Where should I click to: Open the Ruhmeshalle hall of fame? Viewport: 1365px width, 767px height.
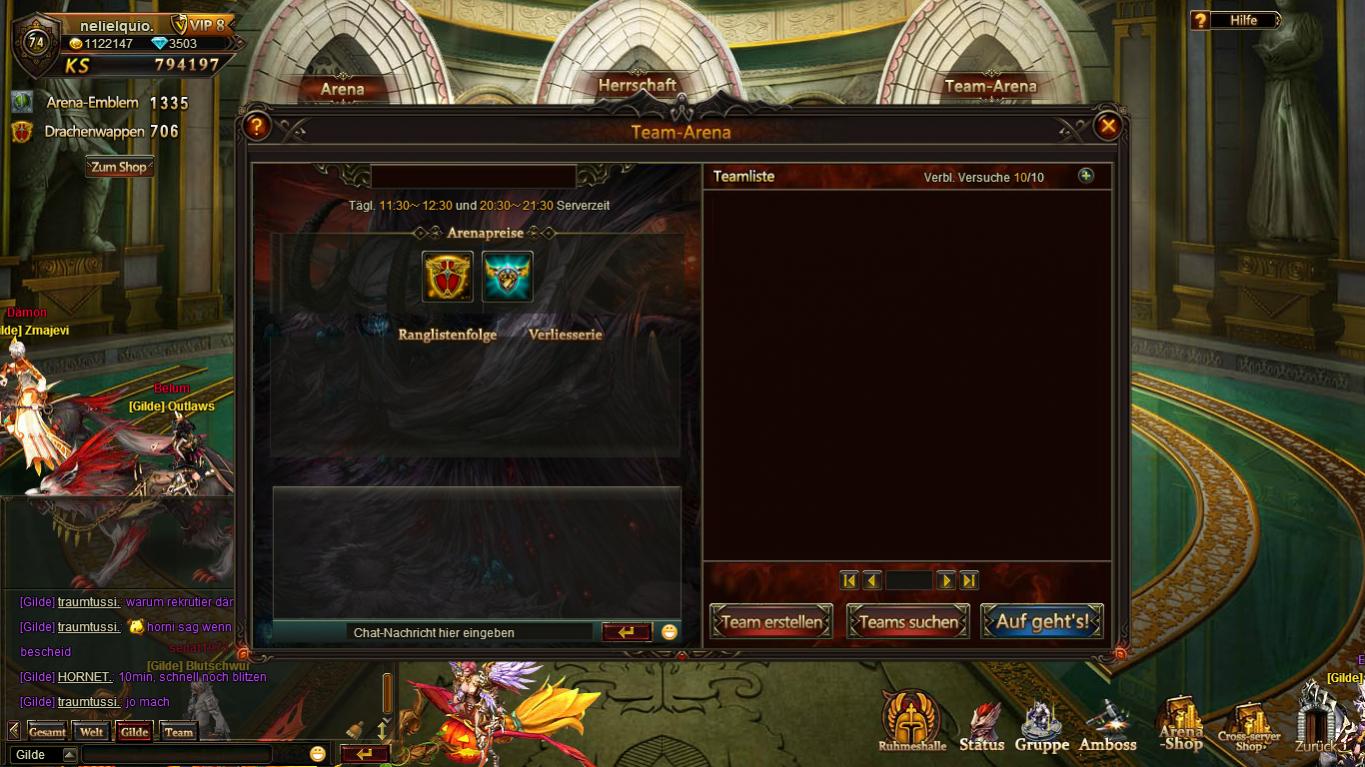[911, 722]
